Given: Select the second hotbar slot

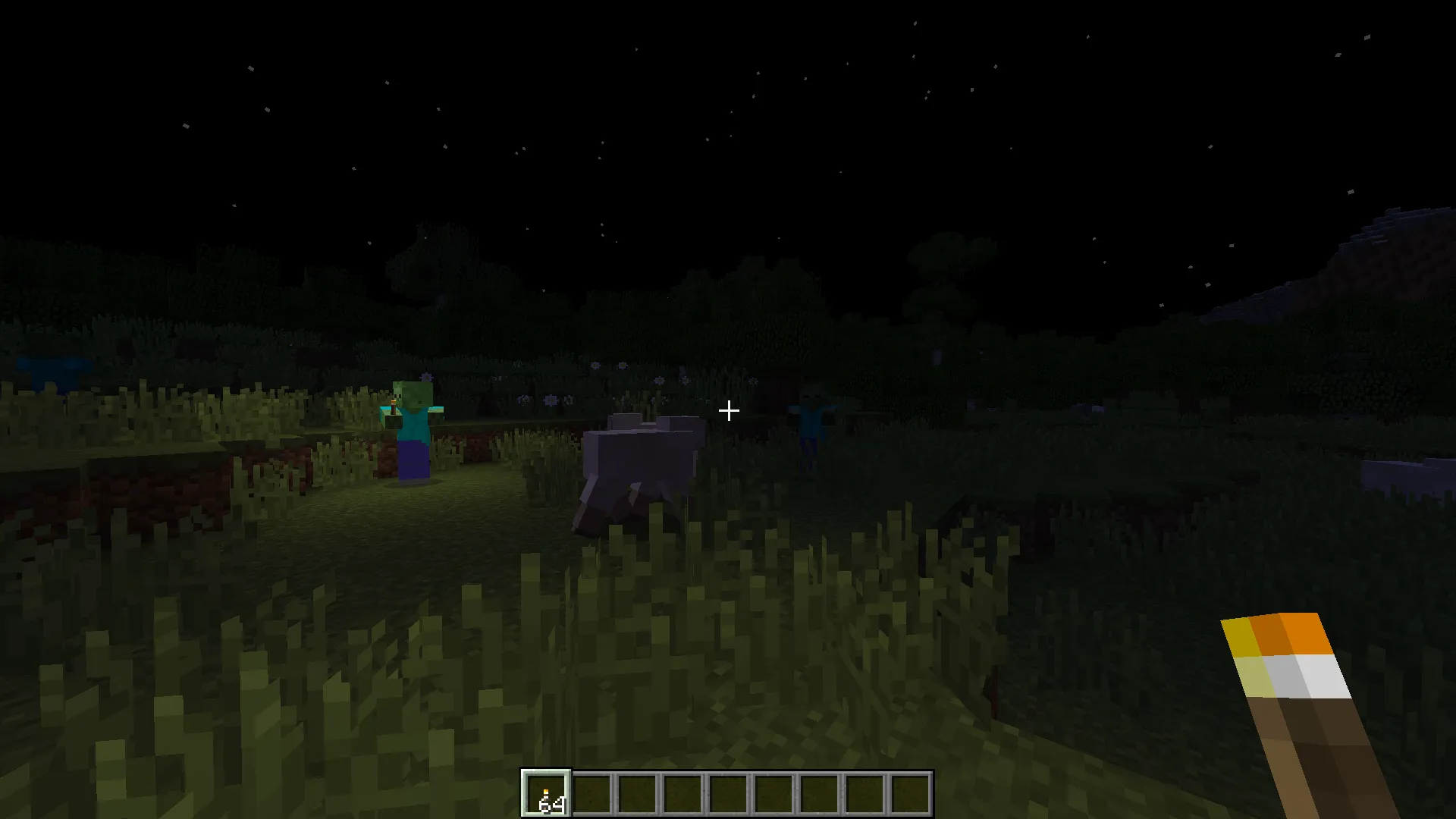Looking at the screenshot, I should 592,792.
